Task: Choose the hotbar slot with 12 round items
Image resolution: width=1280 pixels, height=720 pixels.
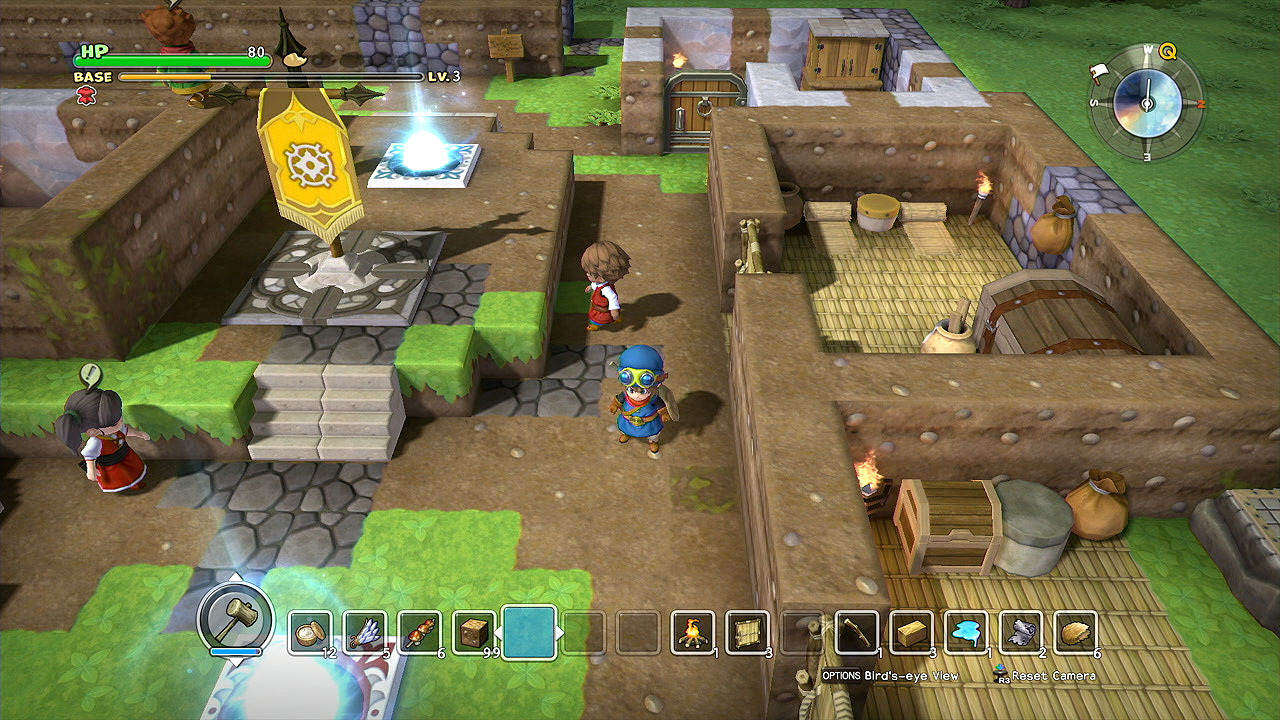Action: click(x=310, y=632)
